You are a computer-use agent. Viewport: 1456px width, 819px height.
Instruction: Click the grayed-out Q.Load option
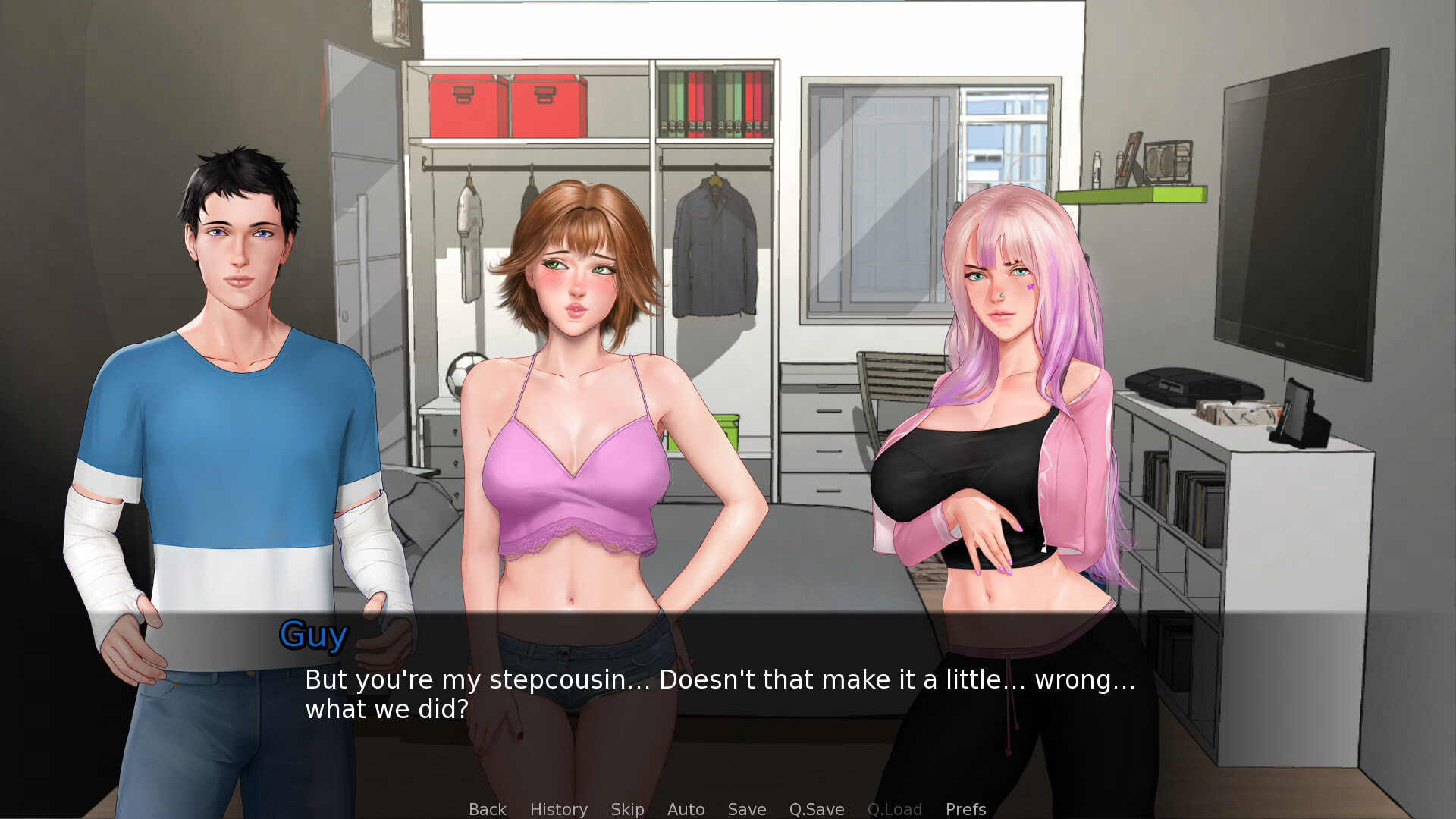[895, 809]
